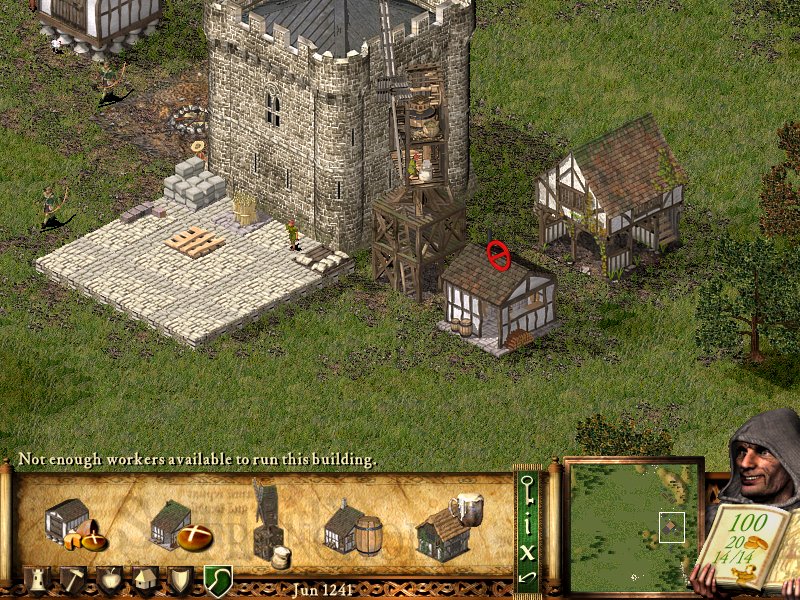The height and width of the screenshot is (600, 800).
Task: Open the house town buildings tab
Action: tap(146, 579)
